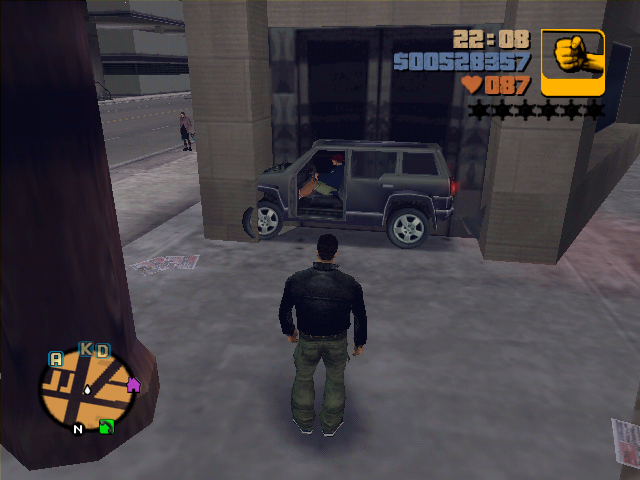Select the "D" mission marker on radar
The image size is (640, 480).
click(x=102, y=350)
